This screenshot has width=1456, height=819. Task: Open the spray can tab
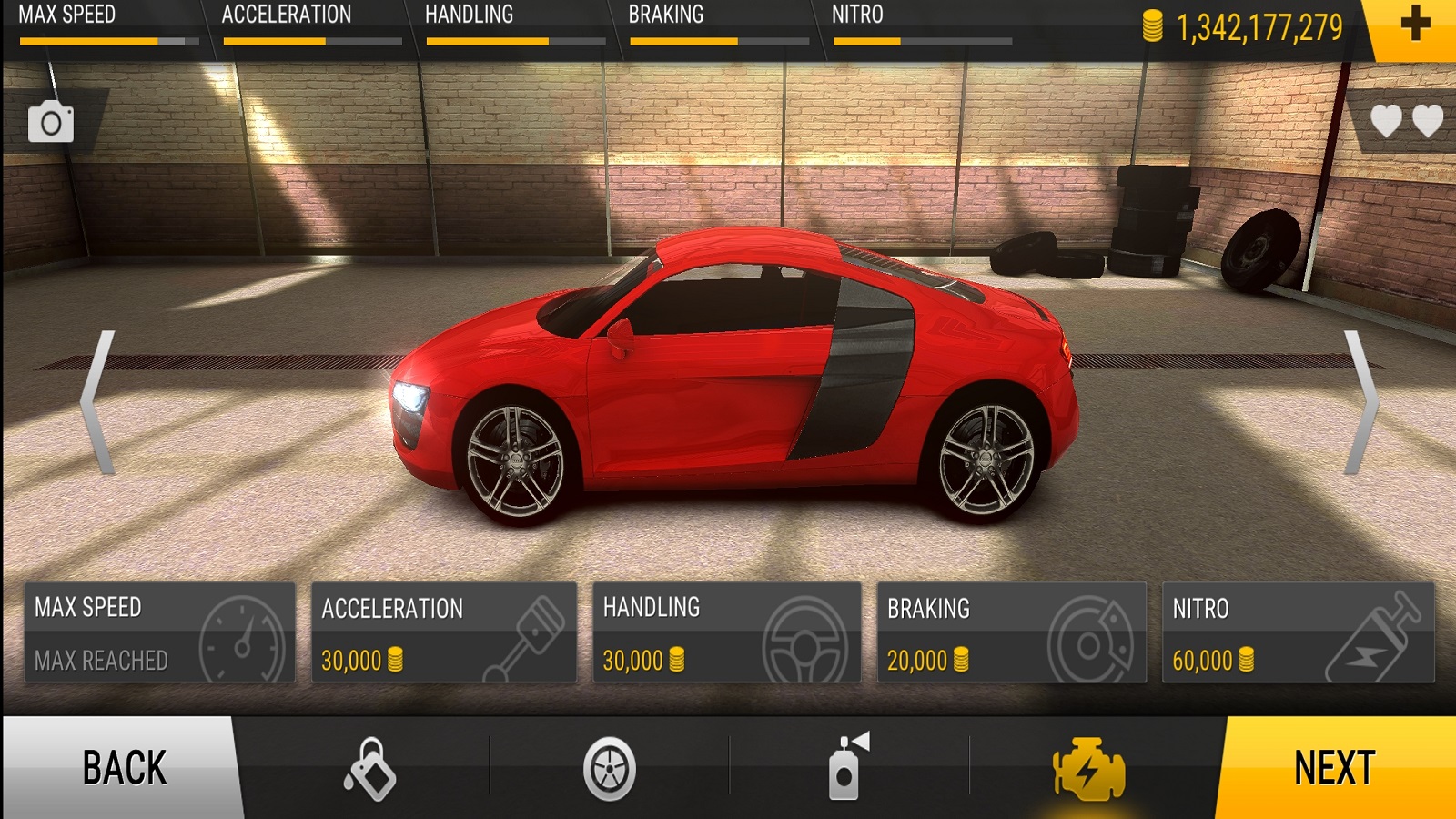[x=848, y=767]
